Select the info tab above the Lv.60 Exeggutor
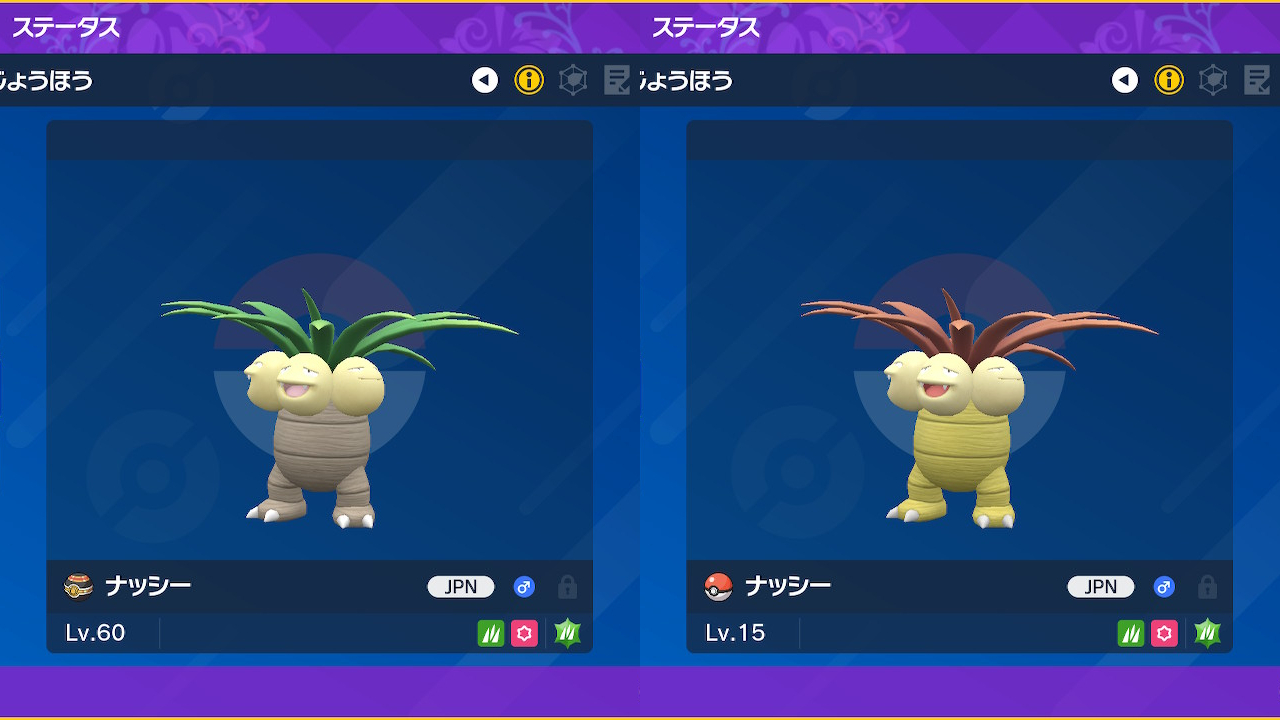 point(529,80)
